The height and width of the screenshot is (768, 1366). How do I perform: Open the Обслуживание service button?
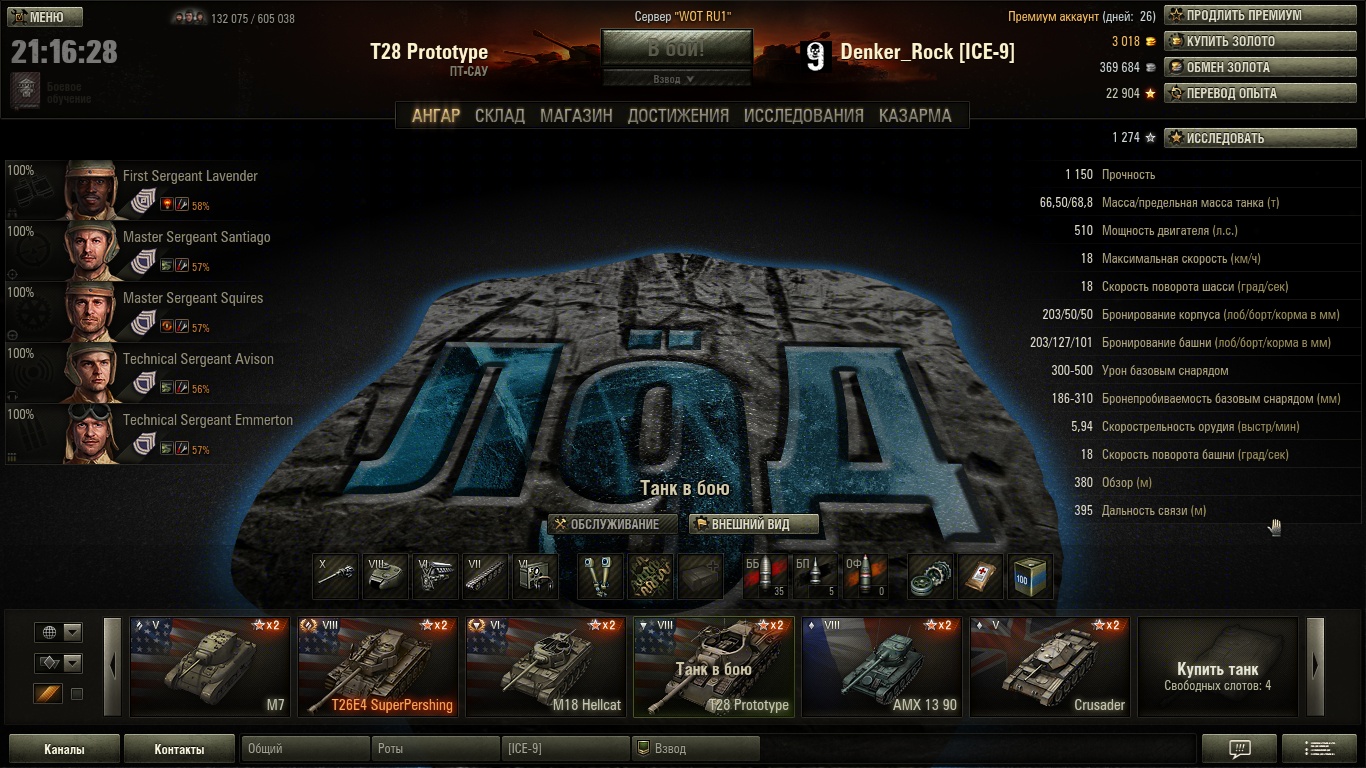tap(613, 524)
